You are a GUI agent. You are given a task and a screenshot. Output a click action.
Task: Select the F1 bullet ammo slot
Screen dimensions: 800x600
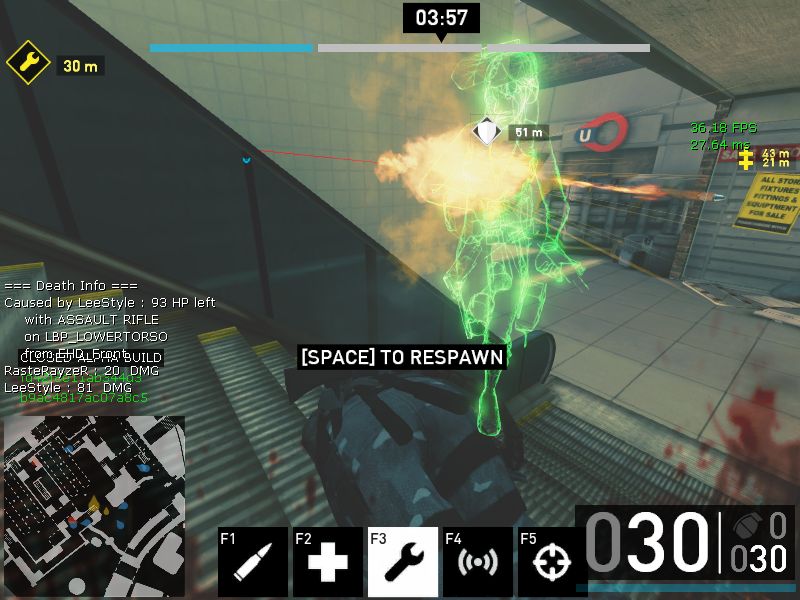point(253,562)
